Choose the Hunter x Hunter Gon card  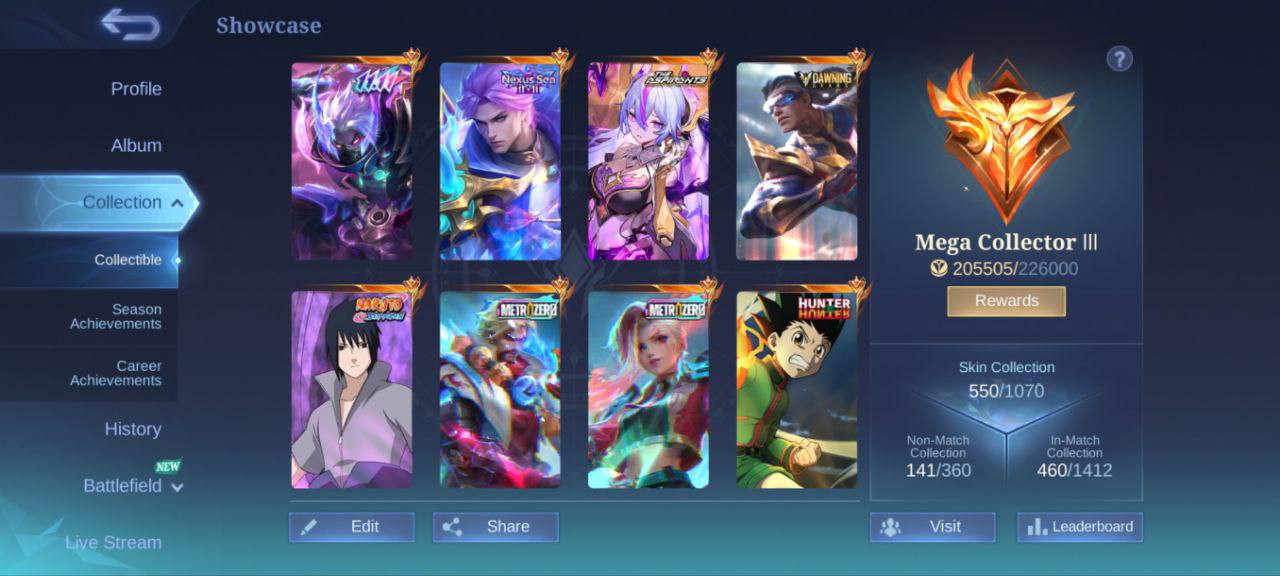point(797,390)
